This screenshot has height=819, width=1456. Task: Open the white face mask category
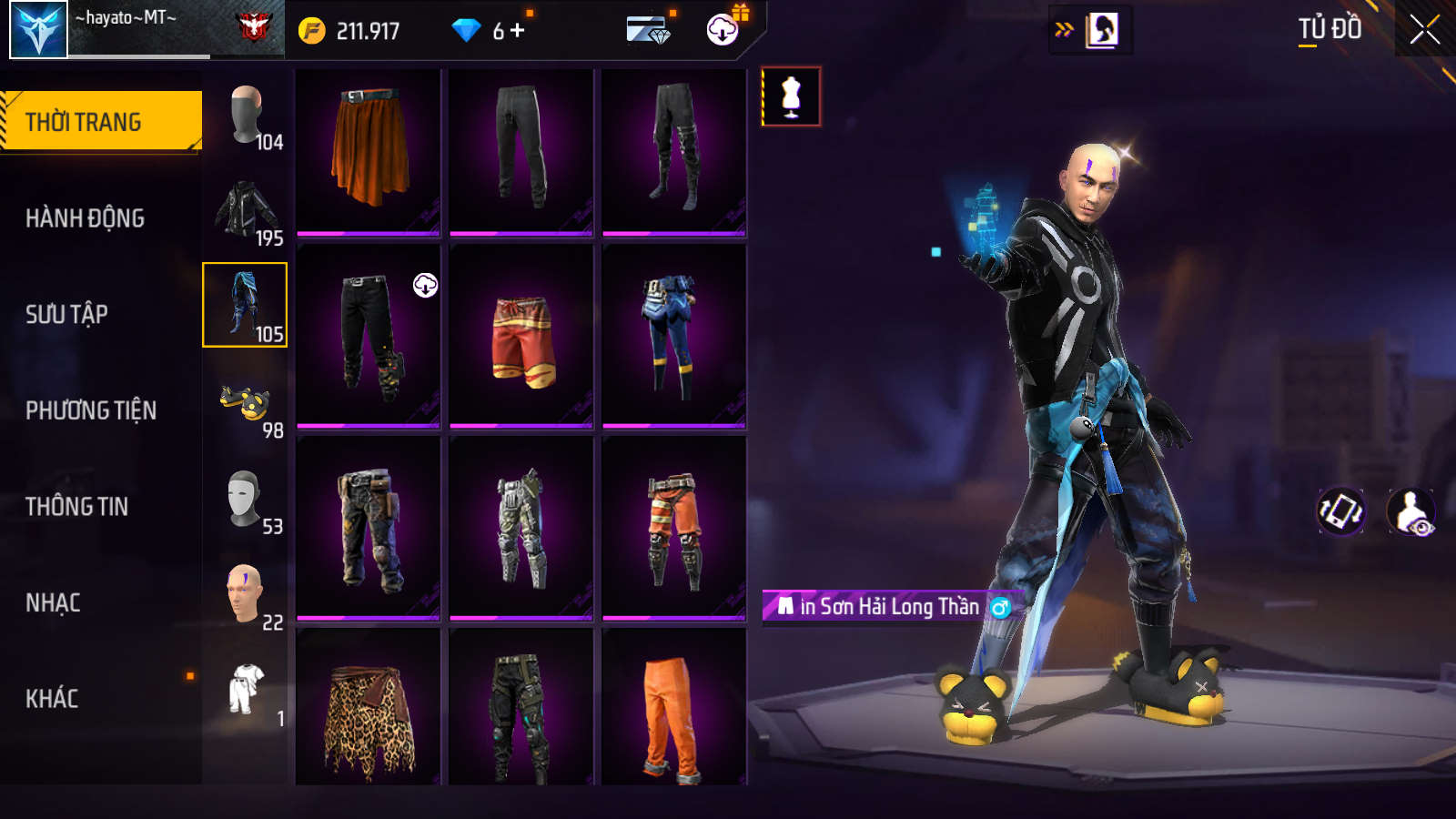point(244,499)
